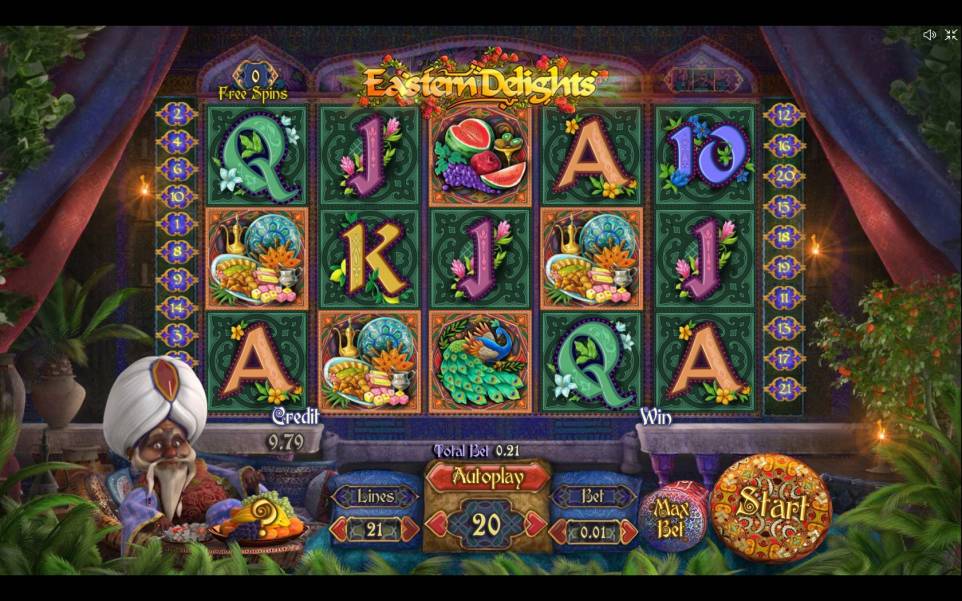Choose payline marker 18
Viewport: 962px width, 601px height.
pos(784,236)
